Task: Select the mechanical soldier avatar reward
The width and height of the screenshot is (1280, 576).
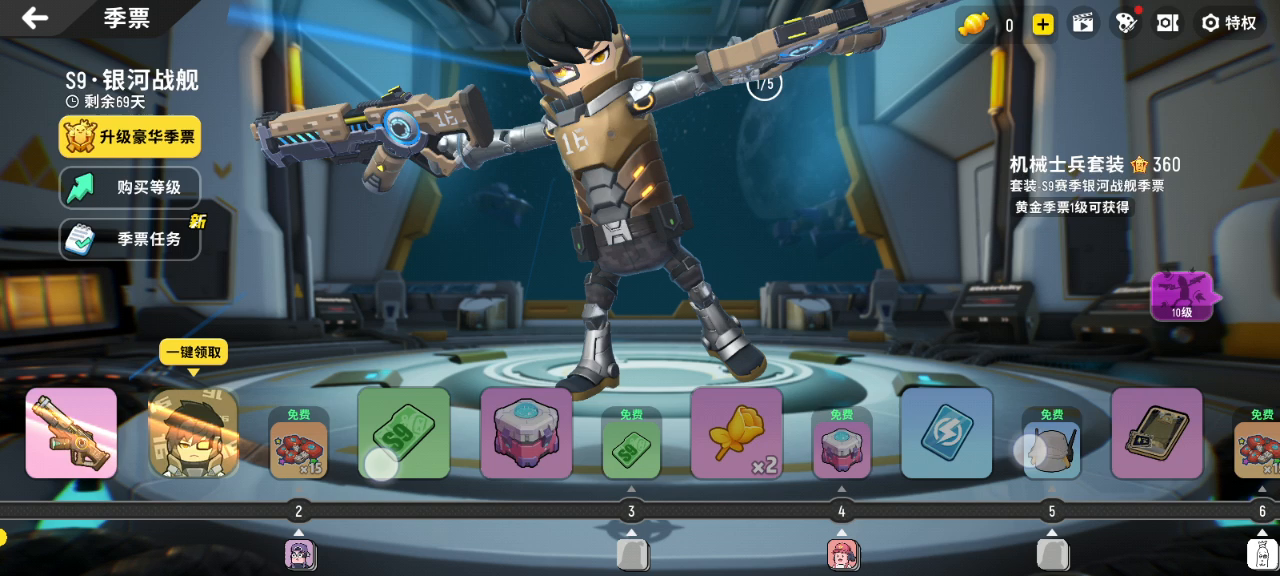Action: (193, 434)
